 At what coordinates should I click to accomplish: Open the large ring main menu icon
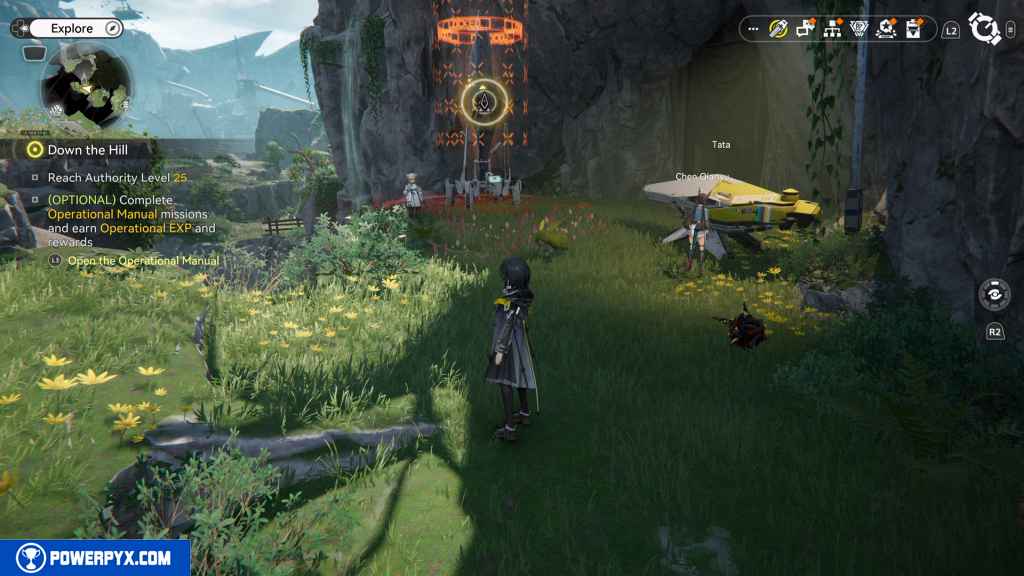(984, 29)
